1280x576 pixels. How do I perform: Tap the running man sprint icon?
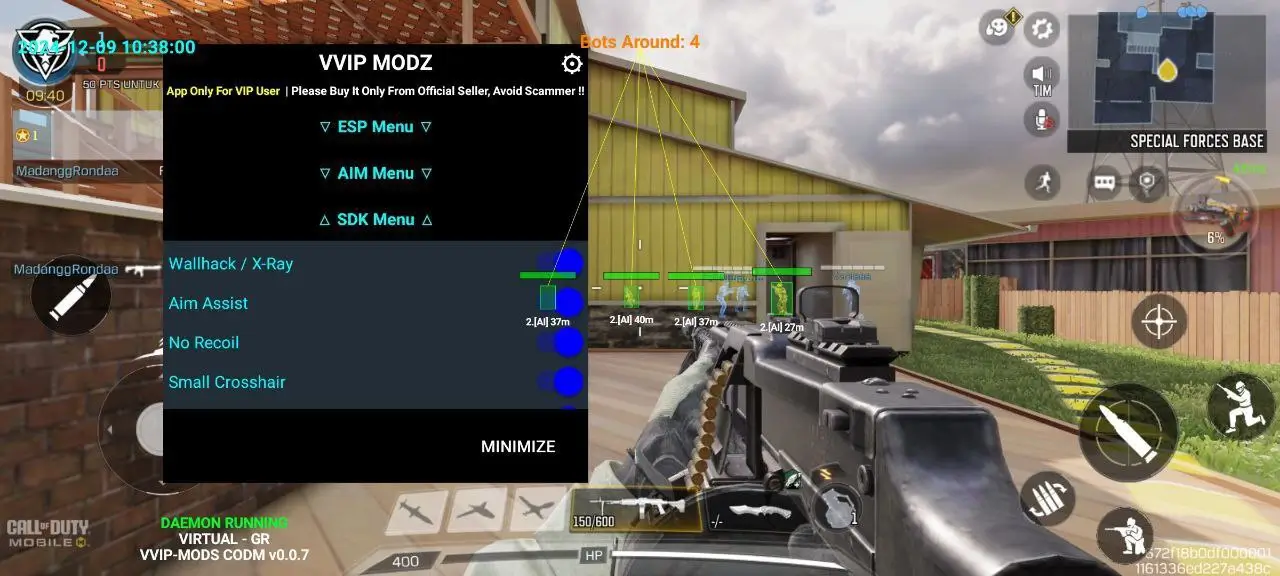(x=1043, y=182)
